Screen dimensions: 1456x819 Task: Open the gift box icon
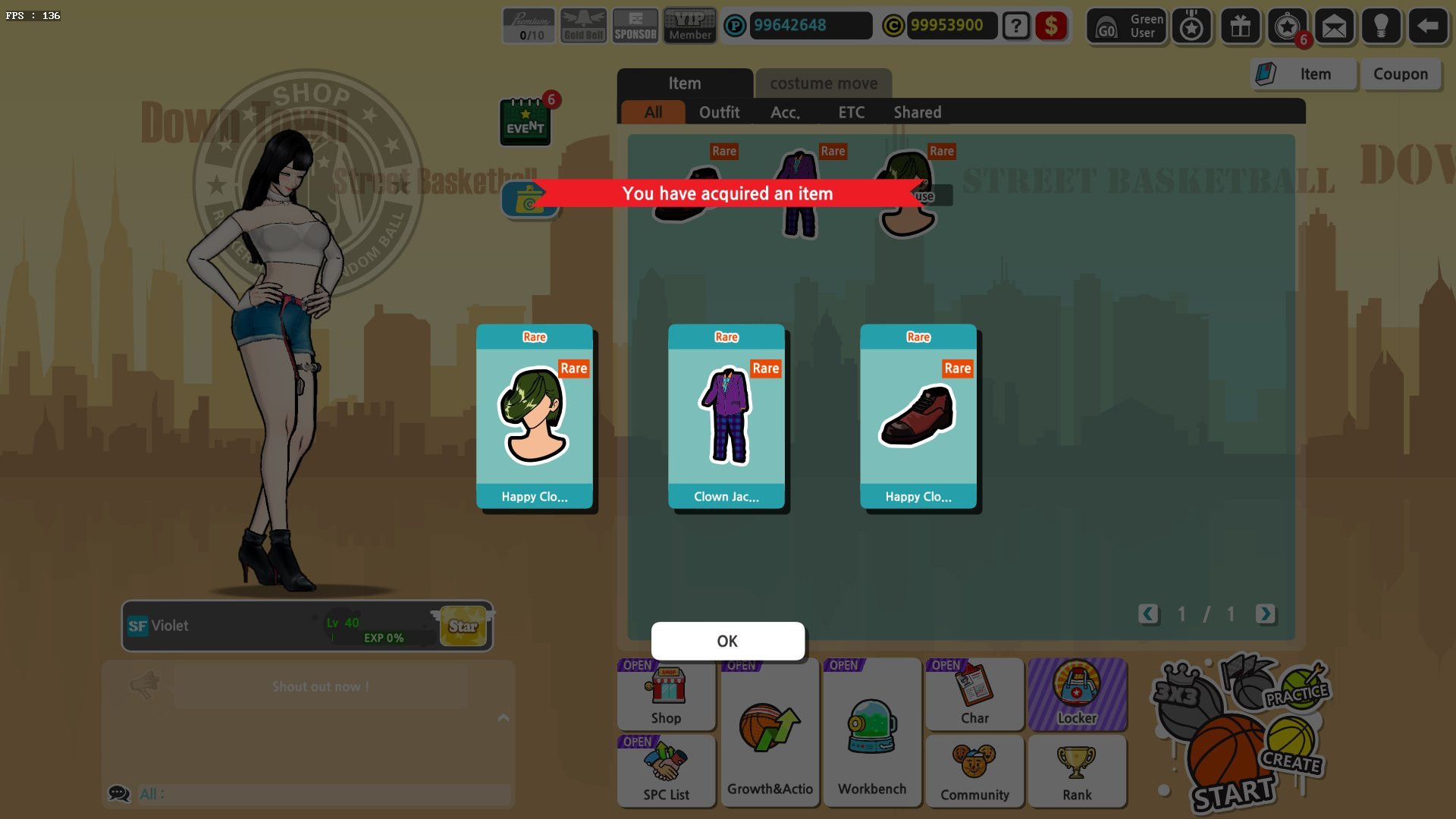pyautogui.click(x=1241, y=26)
